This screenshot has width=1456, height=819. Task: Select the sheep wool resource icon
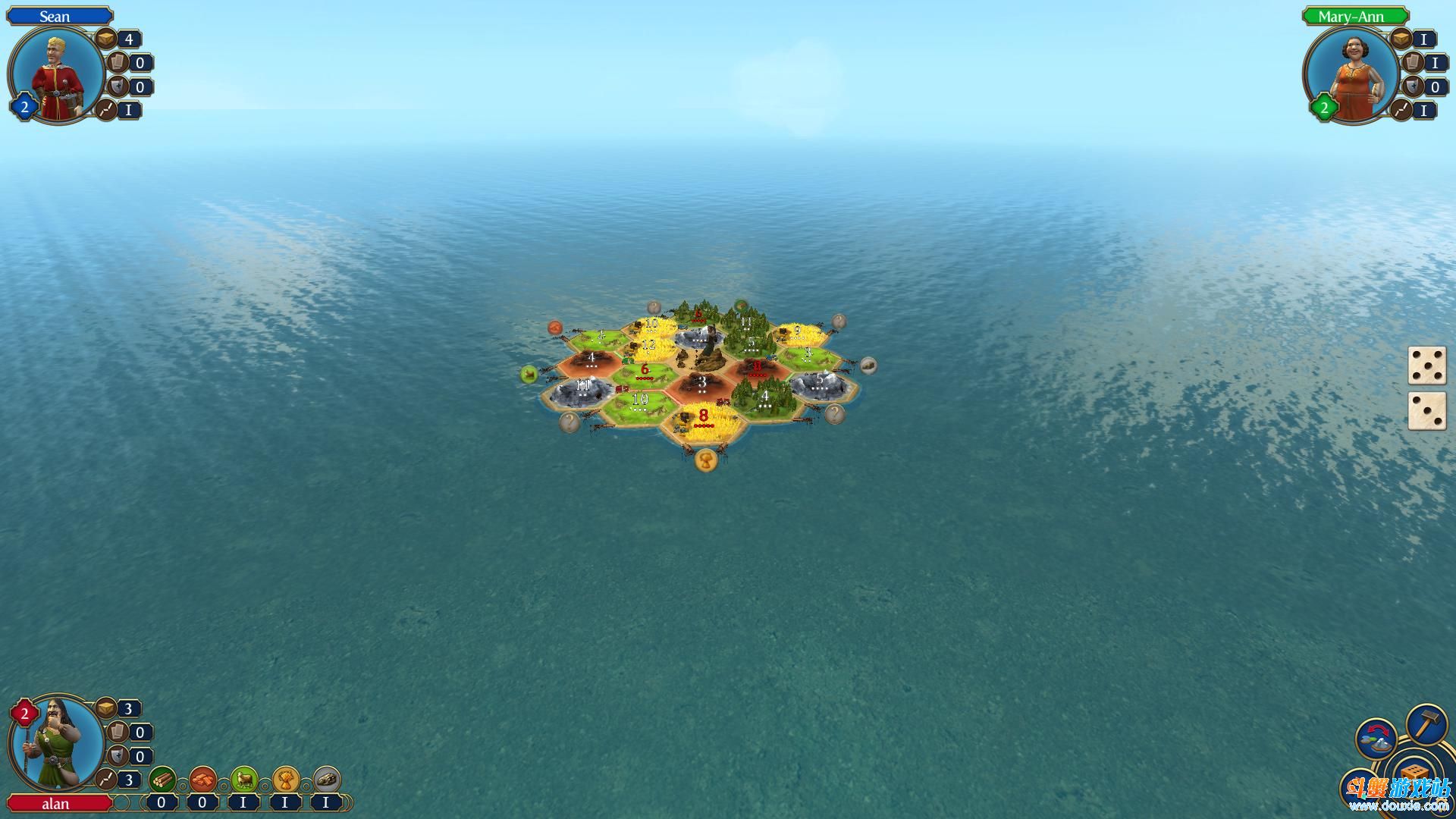click(244, 779)
